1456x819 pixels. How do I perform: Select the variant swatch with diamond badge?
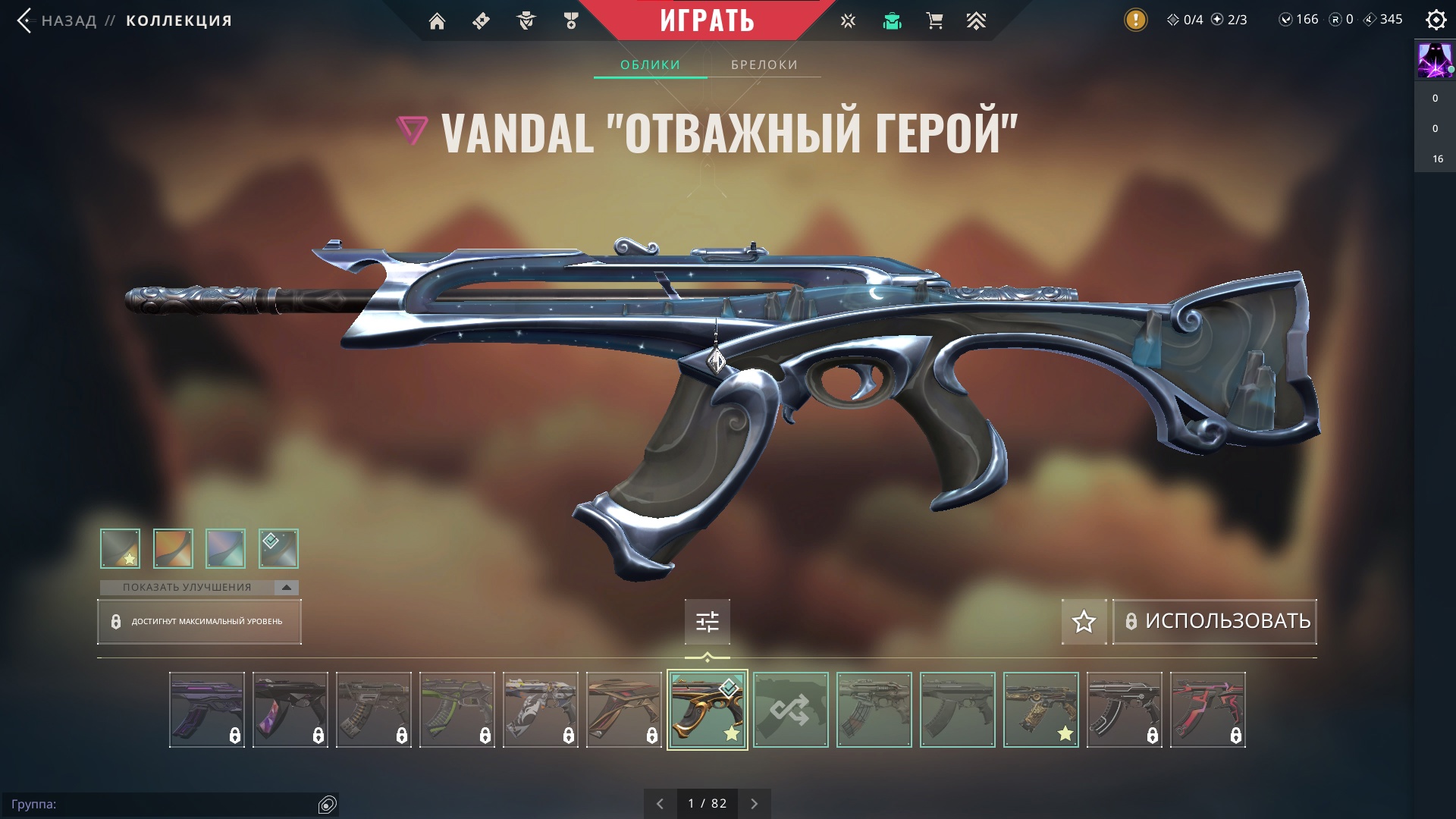278,548
